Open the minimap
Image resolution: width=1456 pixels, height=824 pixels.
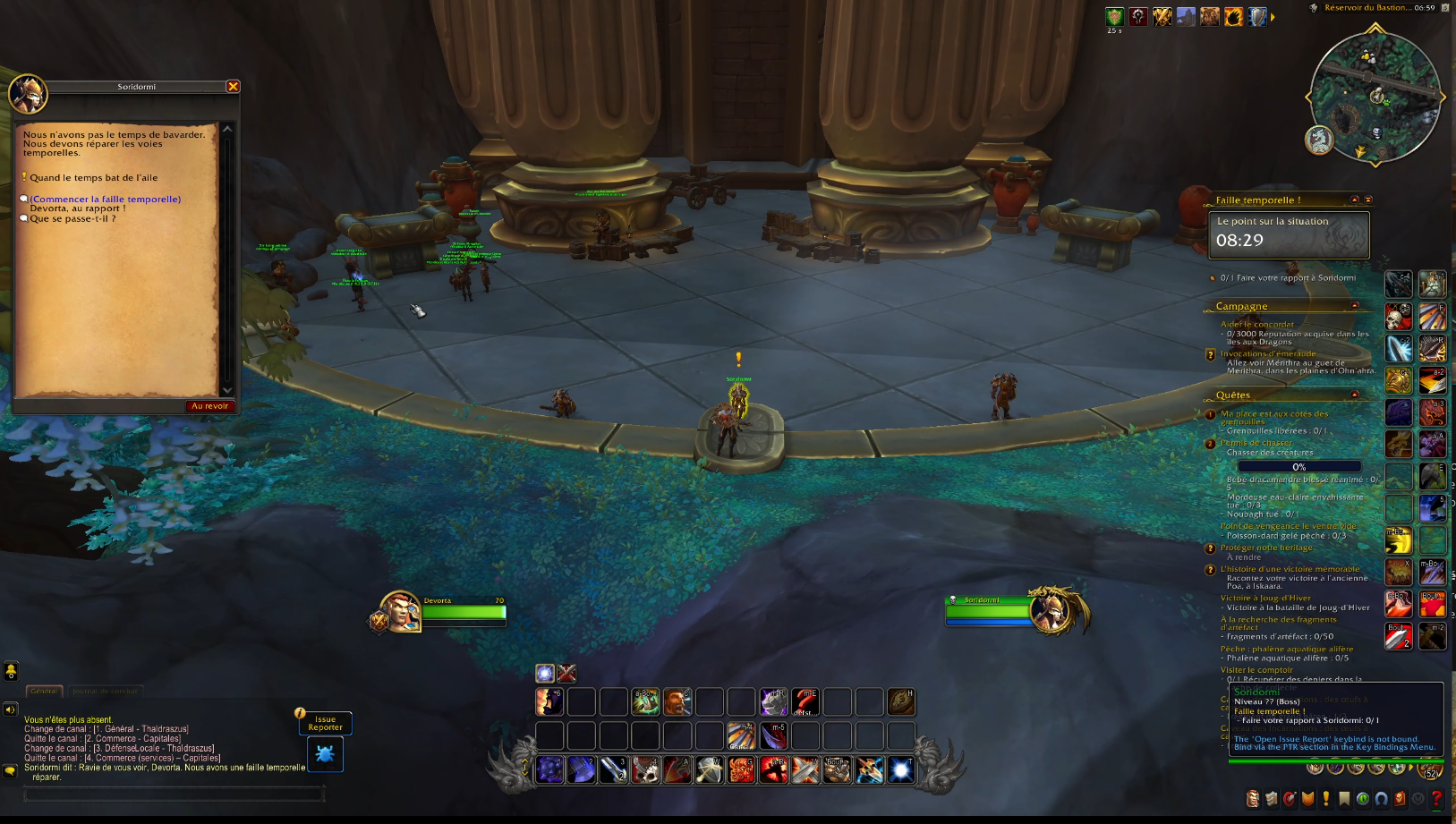pos(1375,98)
